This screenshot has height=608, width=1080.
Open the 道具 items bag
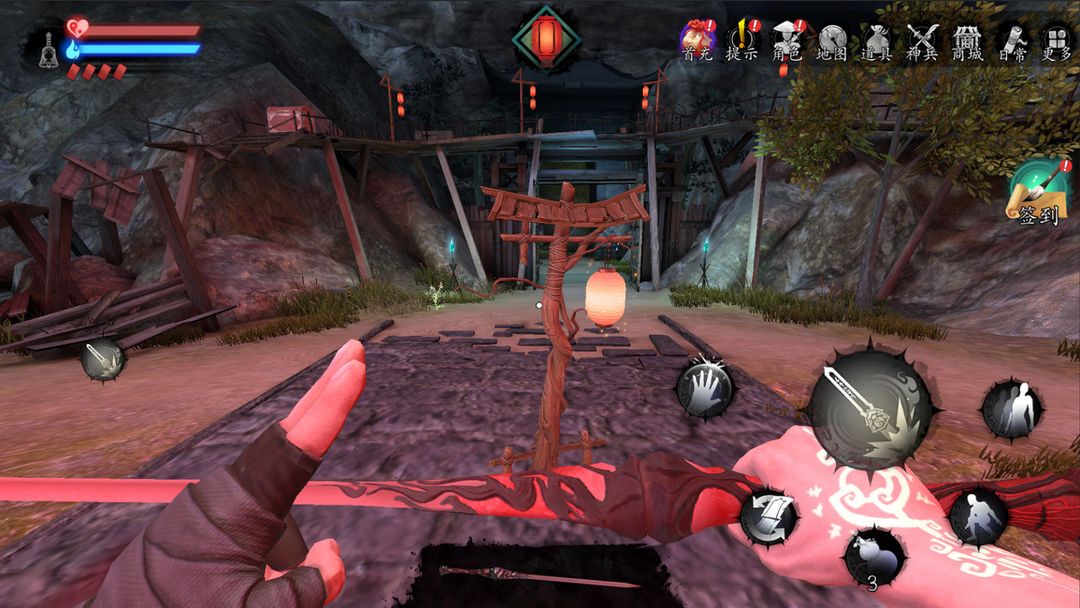pos(877,41)
